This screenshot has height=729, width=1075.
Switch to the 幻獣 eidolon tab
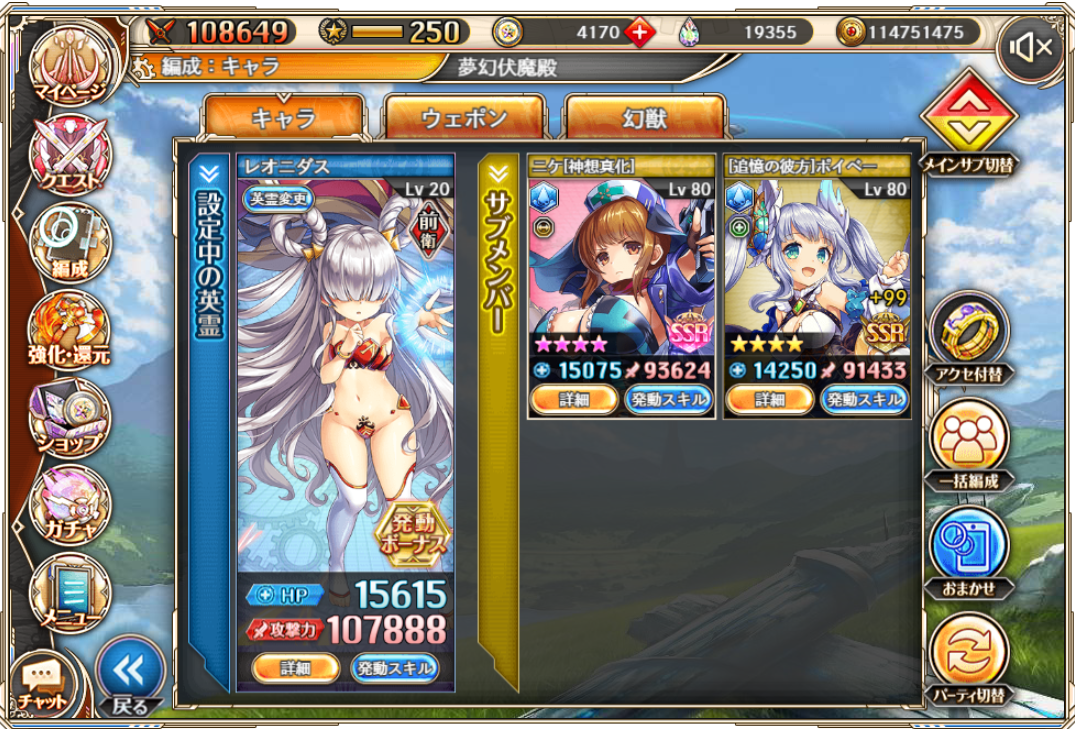644,118
